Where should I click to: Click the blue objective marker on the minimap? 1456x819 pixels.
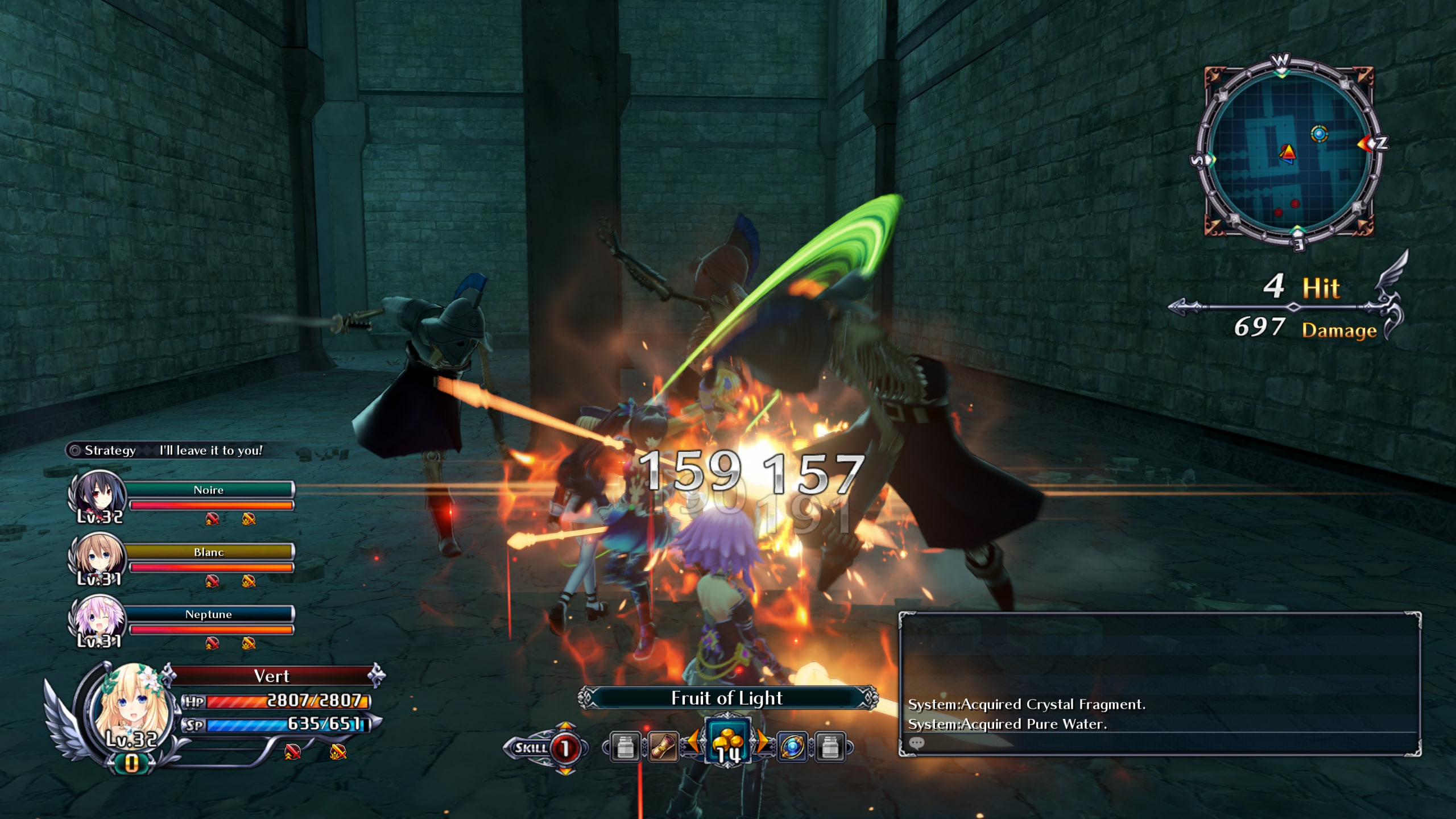coord(1319,134)
